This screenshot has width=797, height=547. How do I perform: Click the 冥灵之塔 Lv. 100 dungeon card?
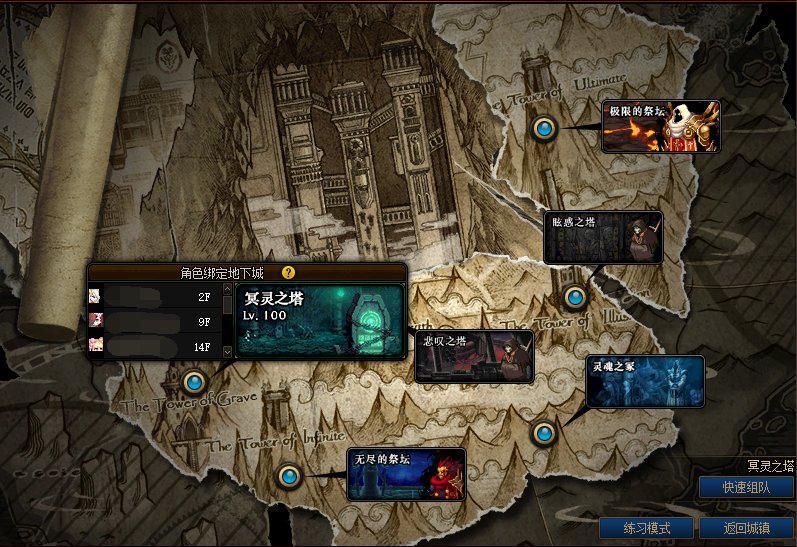(320, 321)
